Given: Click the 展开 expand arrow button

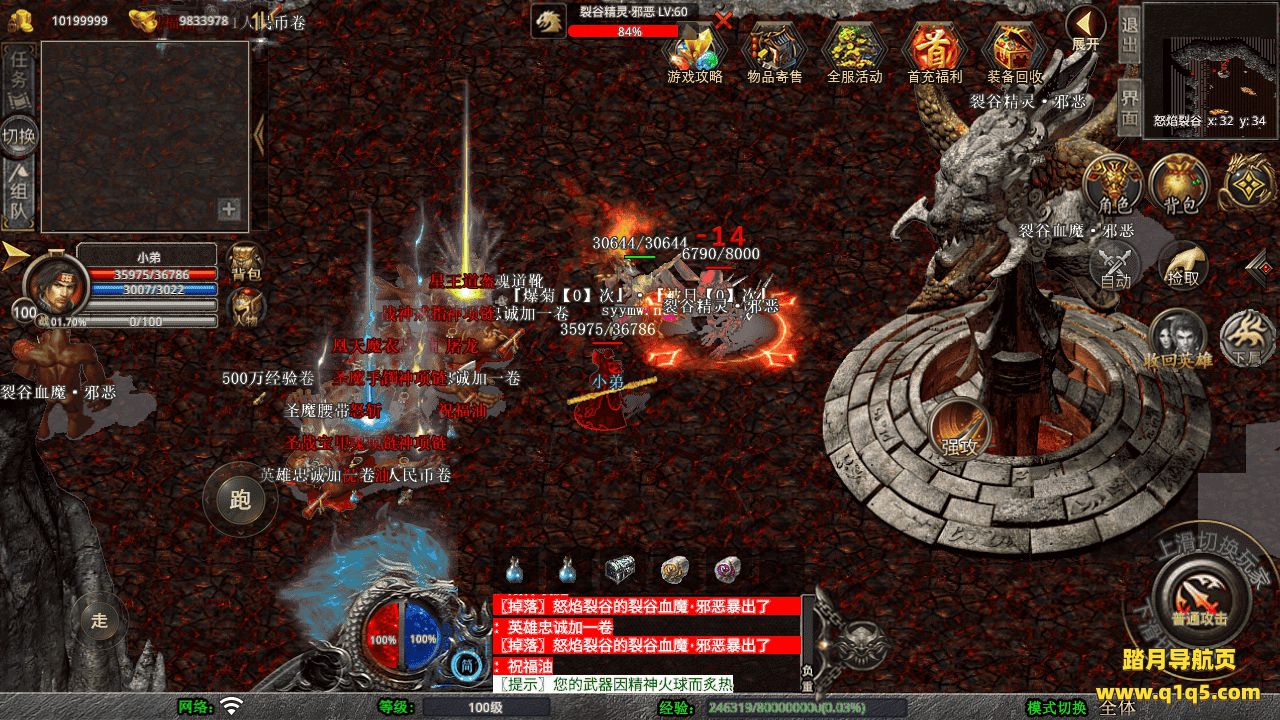Looking at the screenshot, I should [x=1085, y=28].
